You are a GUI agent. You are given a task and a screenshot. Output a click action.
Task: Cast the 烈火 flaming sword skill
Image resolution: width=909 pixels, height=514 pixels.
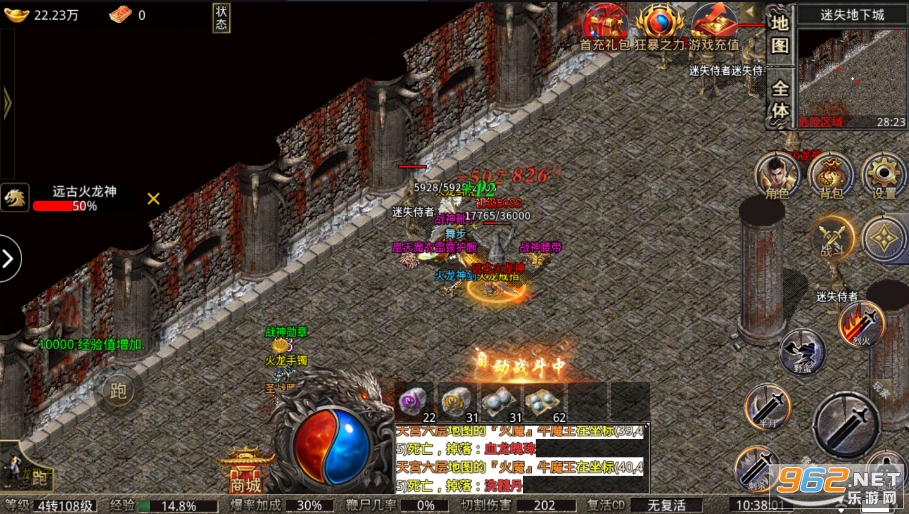(x=861, y=324)
